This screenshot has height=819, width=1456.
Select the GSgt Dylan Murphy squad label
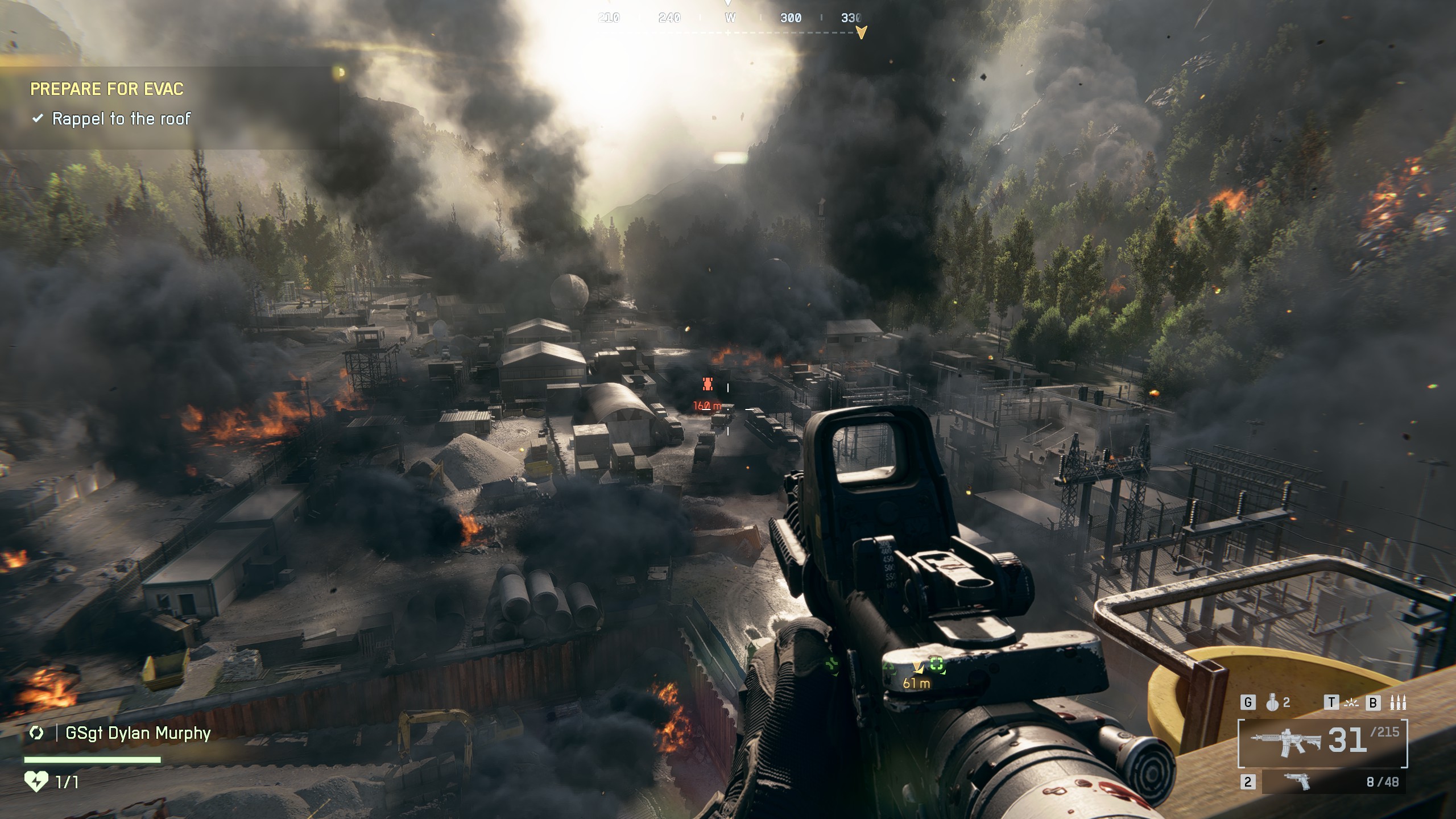tap(138, 733)
